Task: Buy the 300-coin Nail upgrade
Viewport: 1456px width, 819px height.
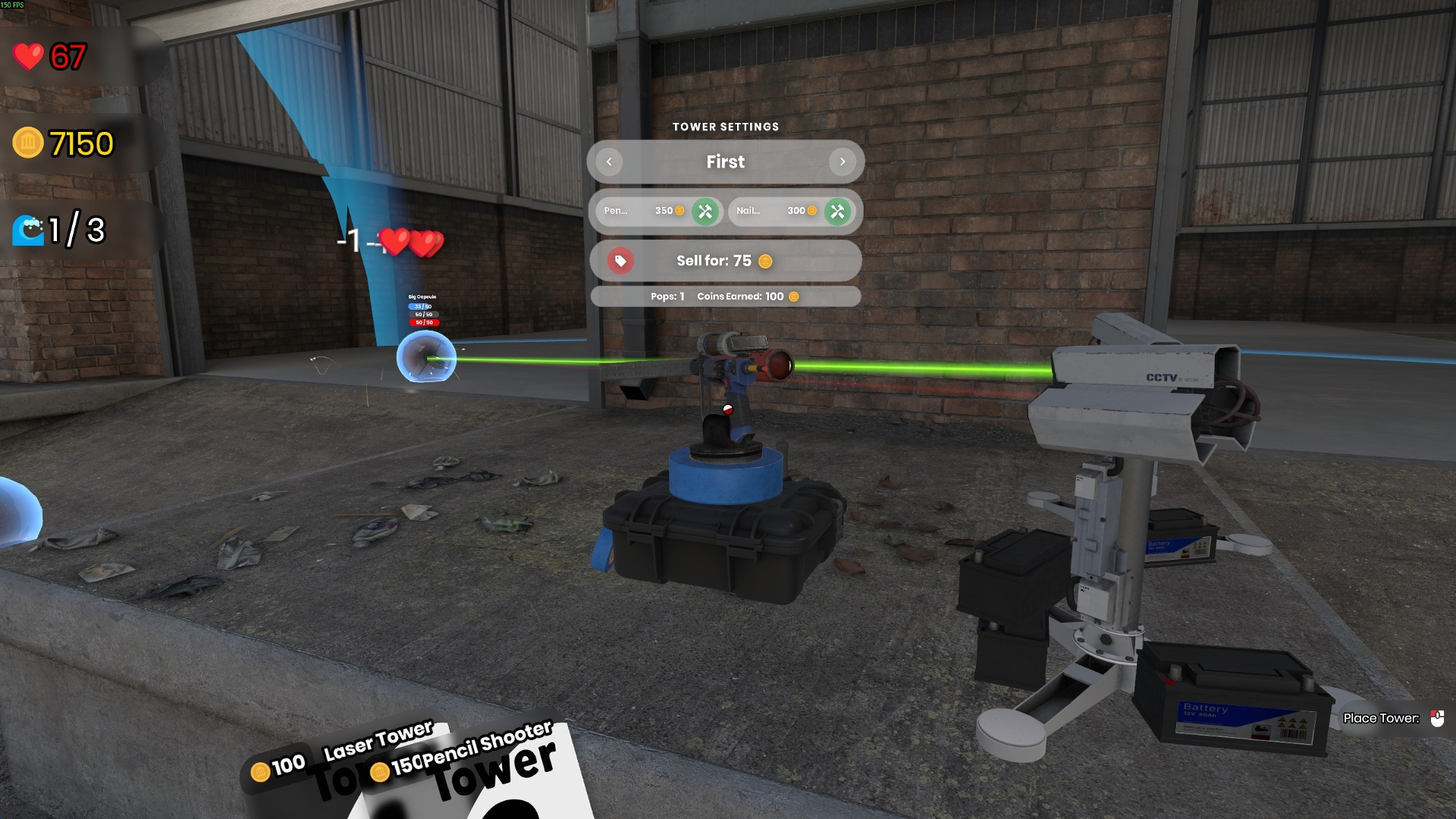Action: [x=837, y=212]
